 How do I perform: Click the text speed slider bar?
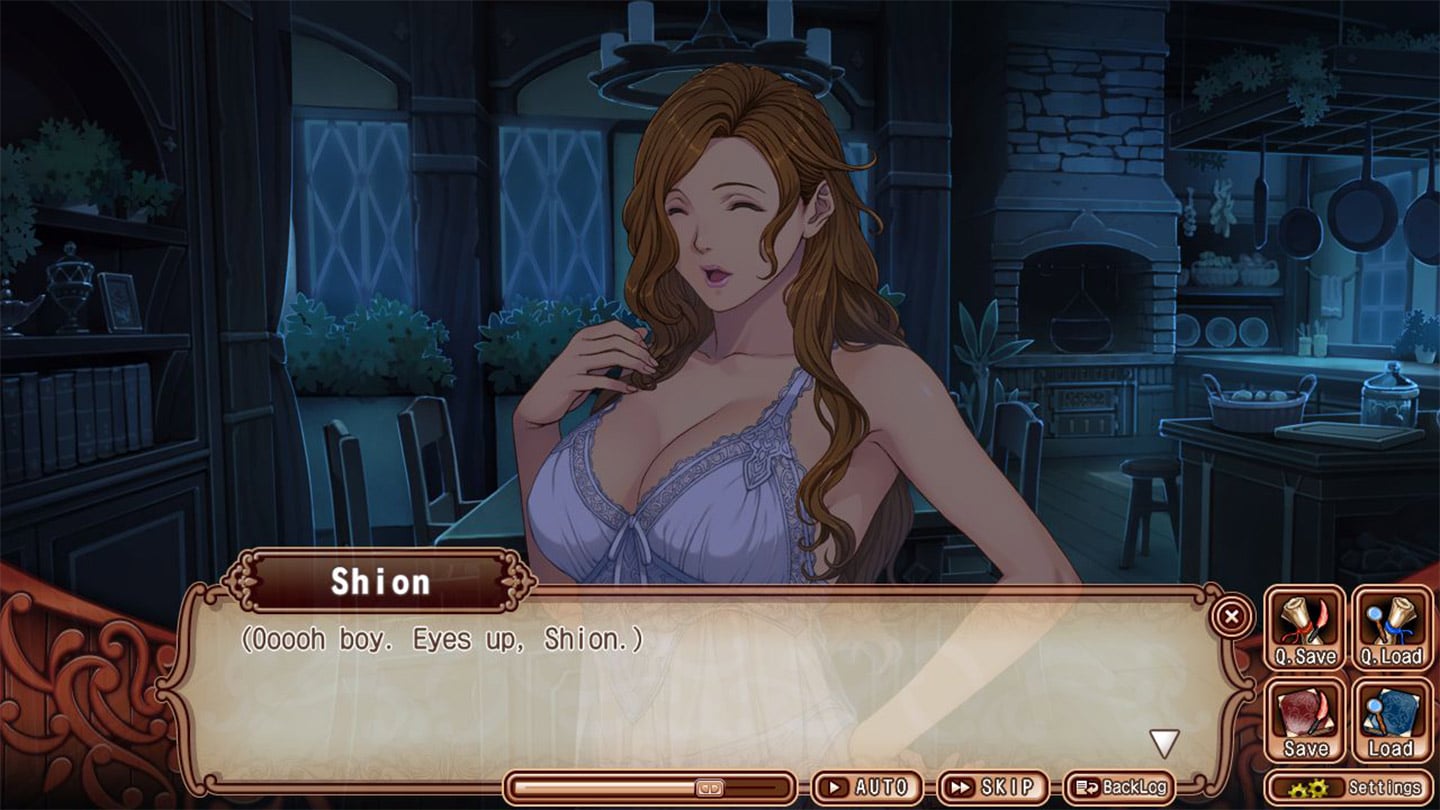pos(650,787)
